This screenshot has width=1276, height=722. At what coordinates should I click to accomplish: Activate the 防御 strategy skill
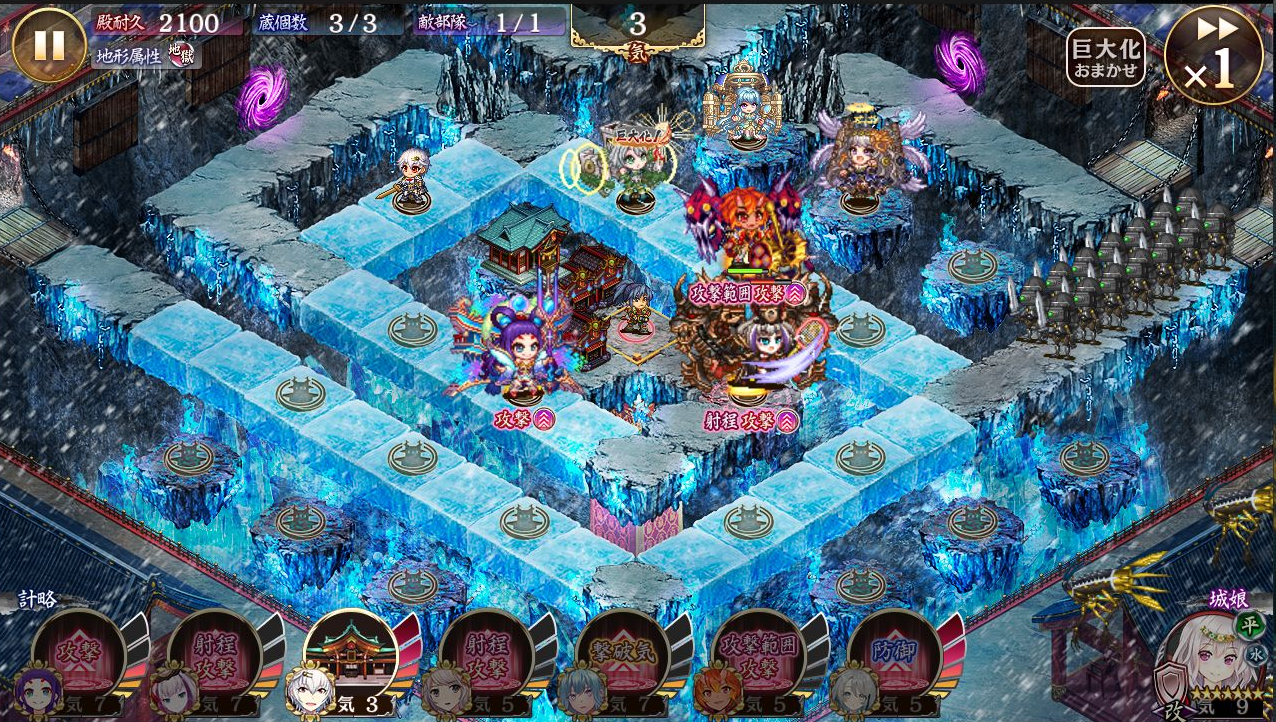pyautogui.click(x=895, y=656)
